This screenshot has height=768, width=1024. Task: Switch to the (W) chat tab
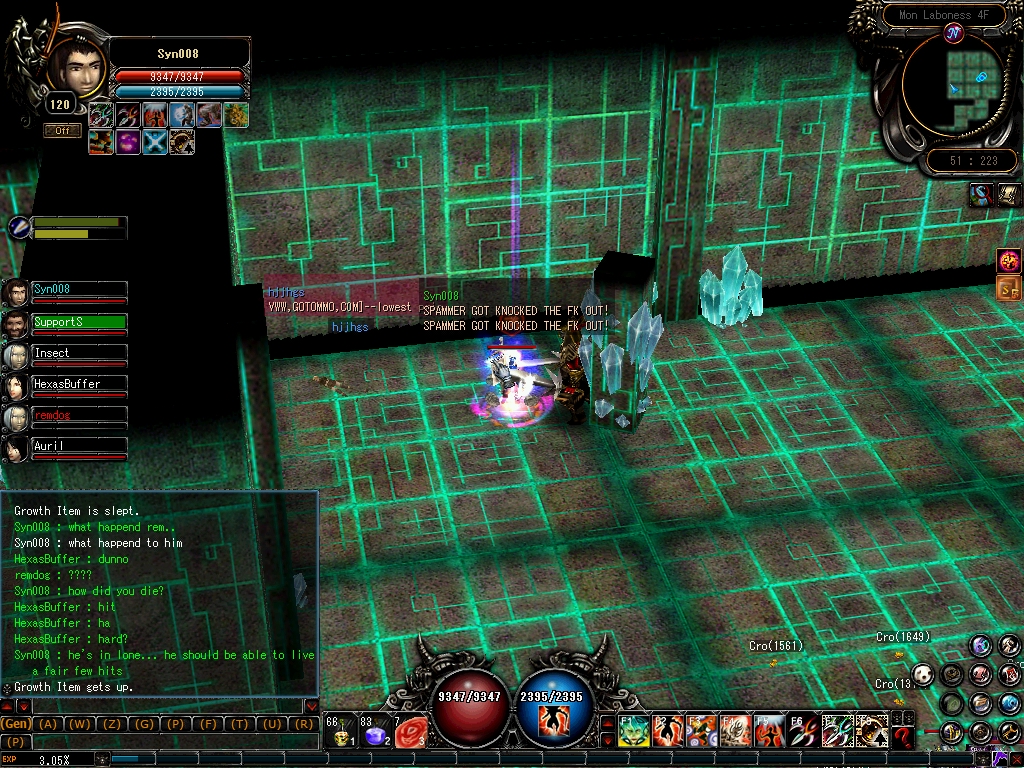coord(80,724)
